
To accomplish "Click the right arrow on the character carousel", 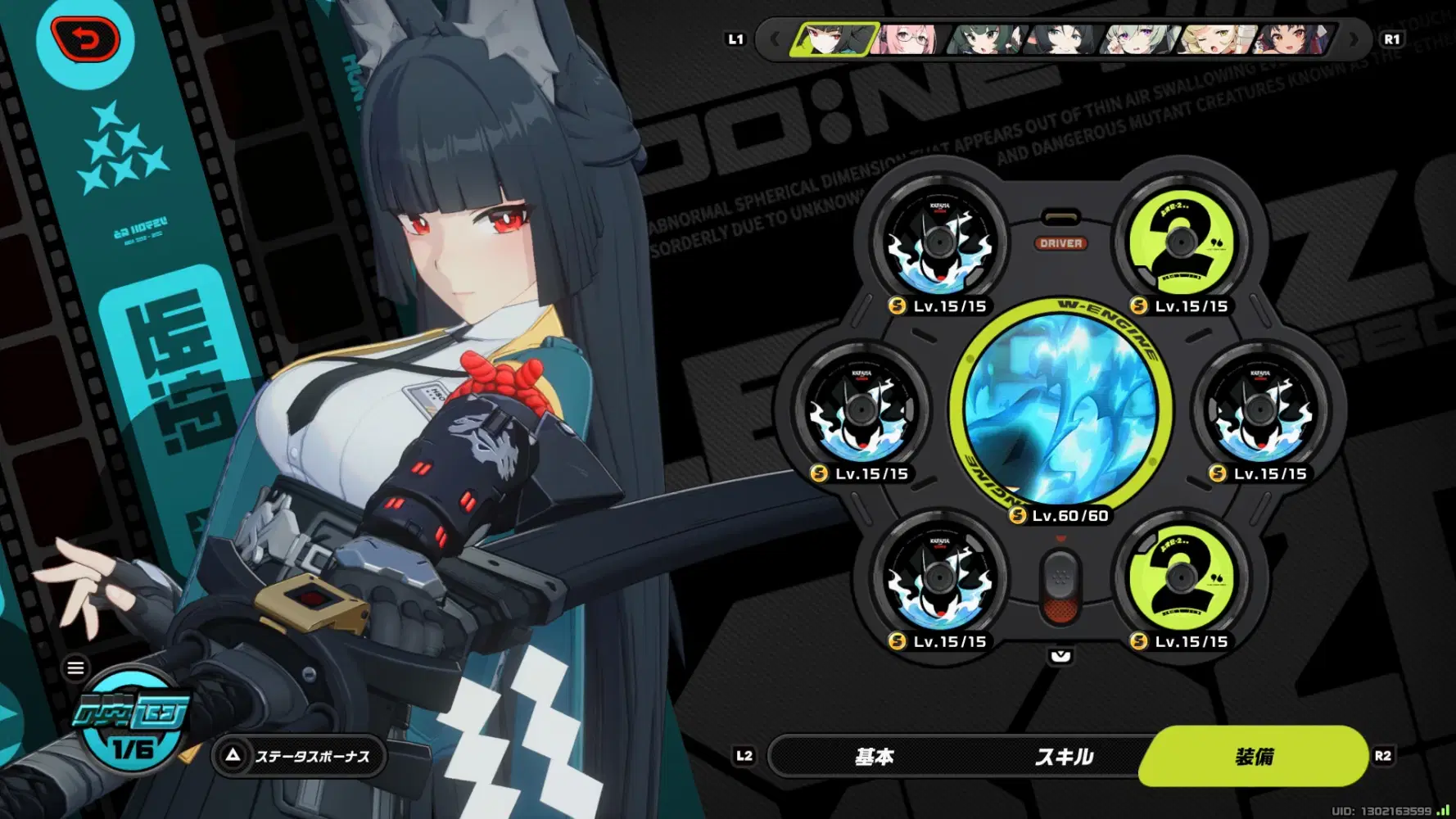I will point(1352,38).
